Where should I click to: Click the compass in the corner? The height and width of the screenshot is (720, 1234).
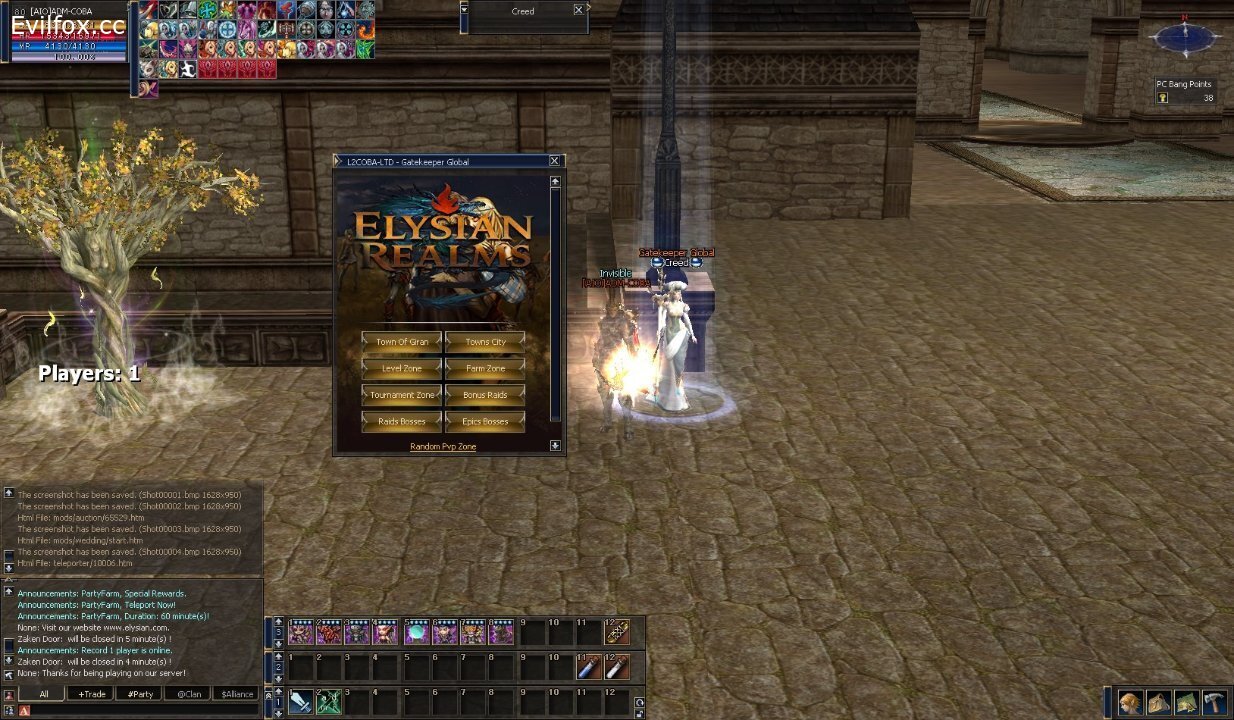click(1185, 38)
